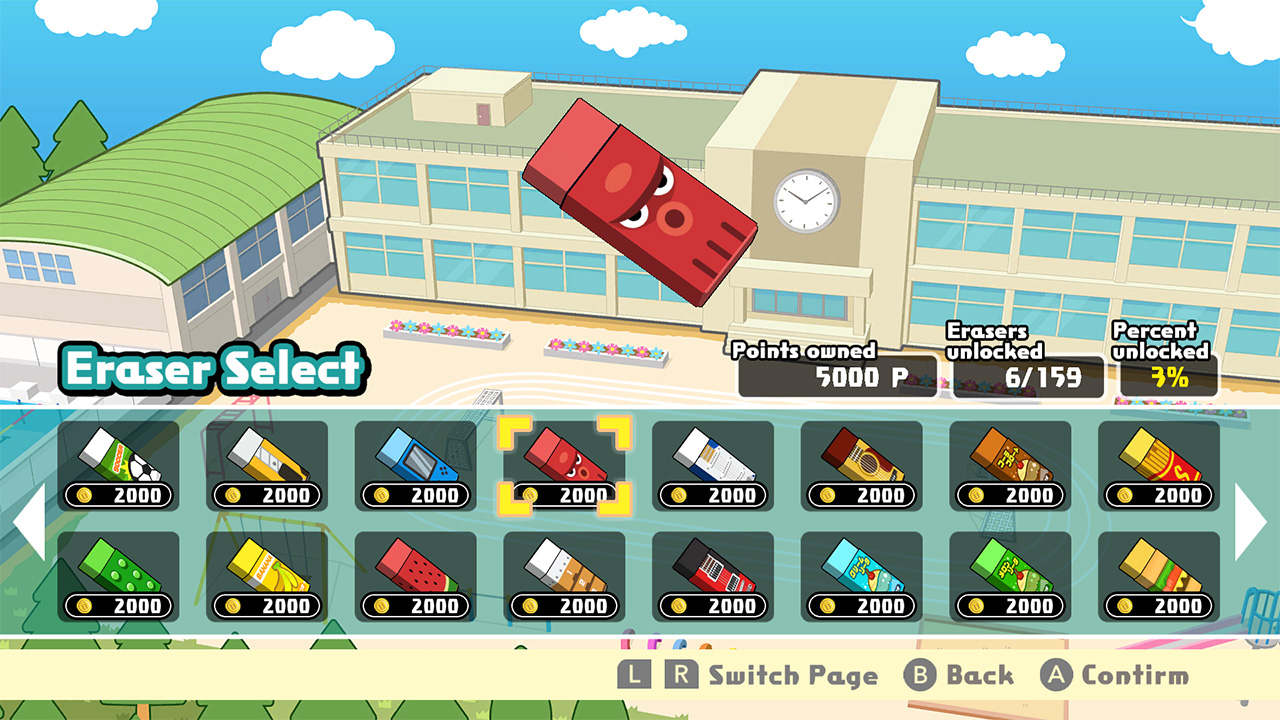This screenshot has width=1280, height=720.
Task: Select the black electric guitar eraser
Action: [711, 568]
